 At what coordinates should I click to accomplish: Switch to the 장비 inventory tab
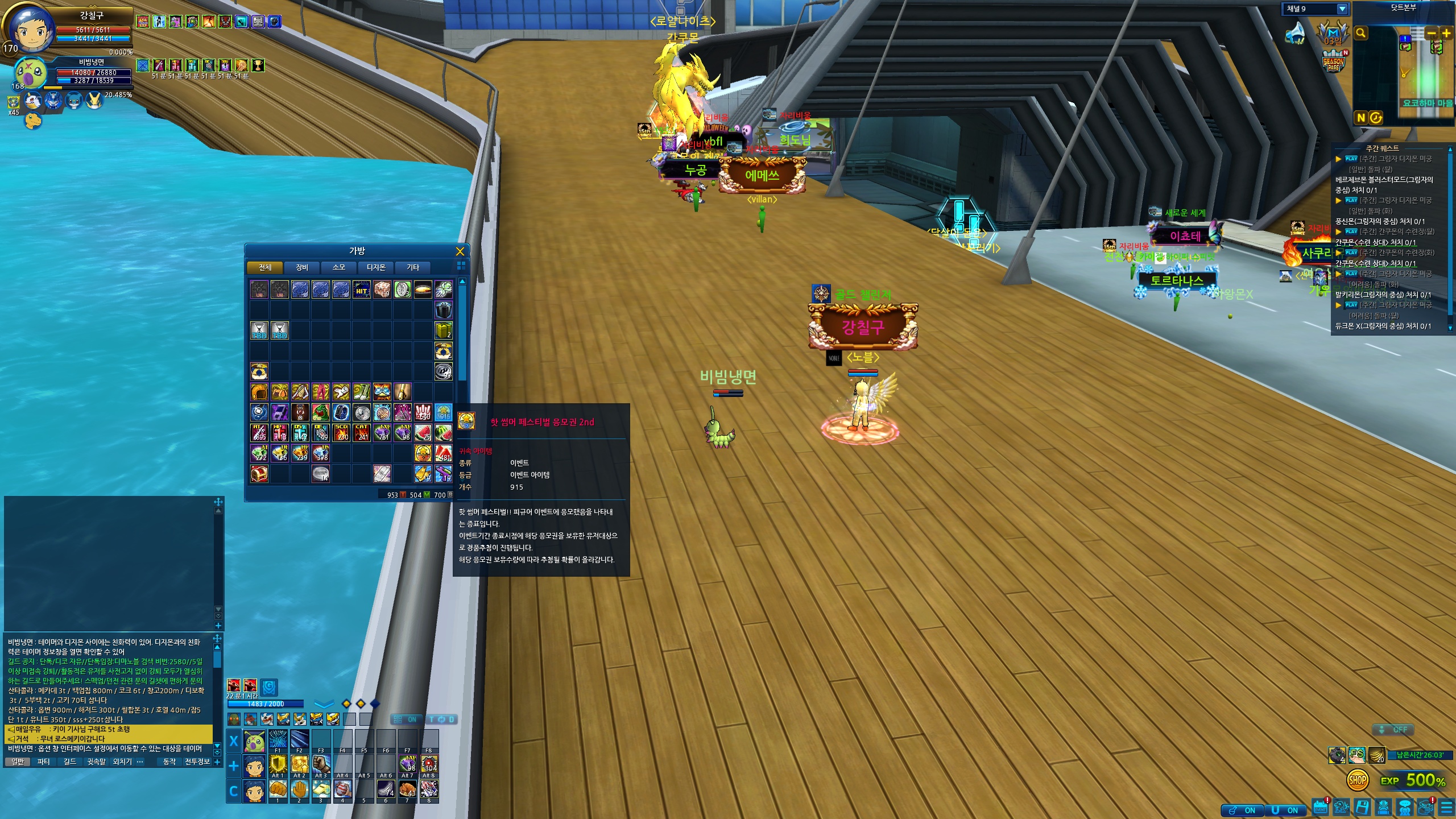pyautogui.click(x=302, y=267)
